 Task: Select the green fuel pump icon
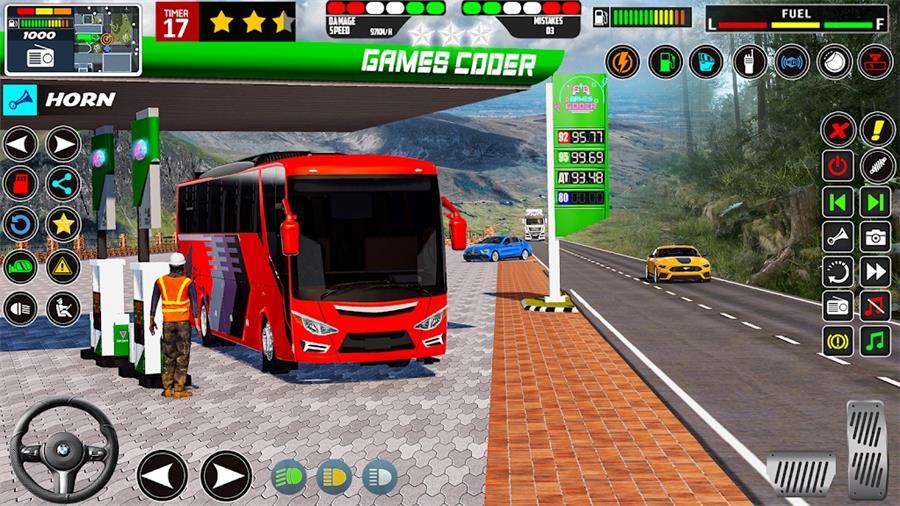664,61
